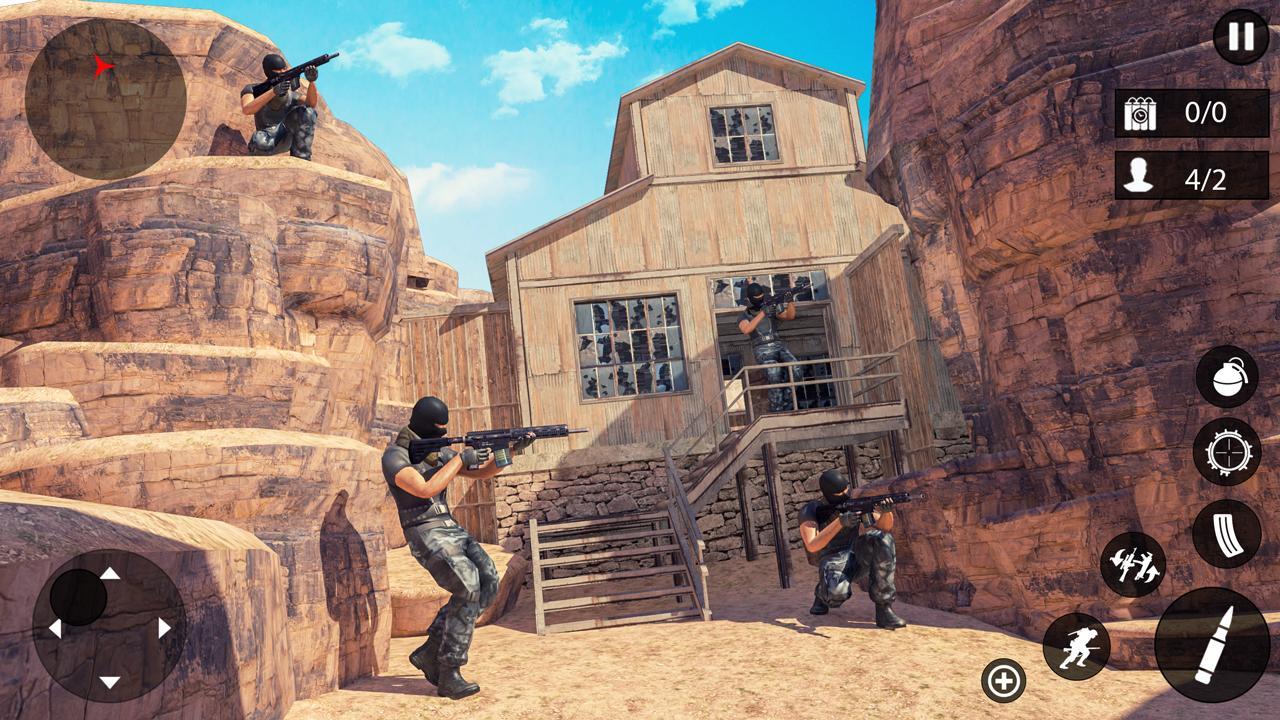The width and height of the screenshot is (1280, 720).
Task: Reload using the magazine icon
Action: 1229,535
